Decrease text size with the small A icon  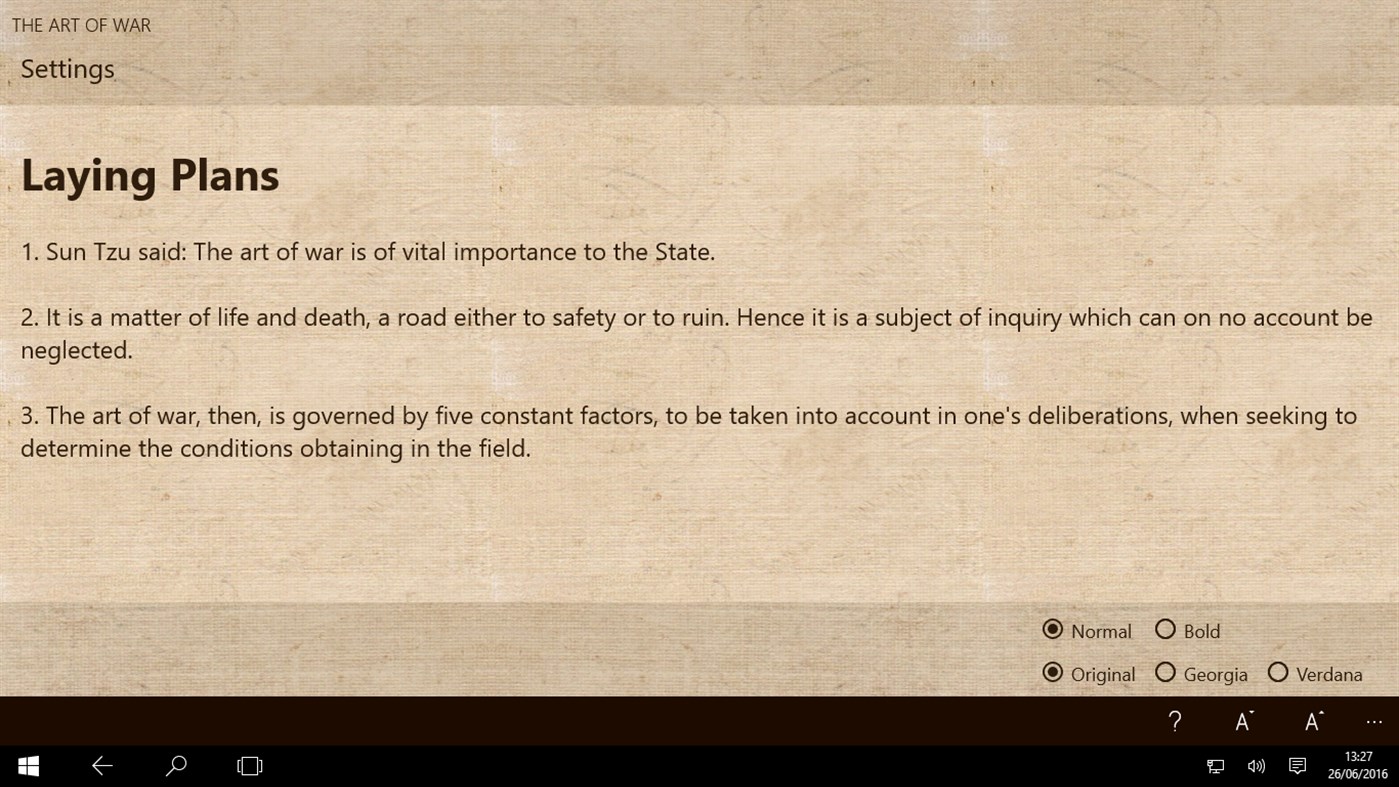[1243, 721]
